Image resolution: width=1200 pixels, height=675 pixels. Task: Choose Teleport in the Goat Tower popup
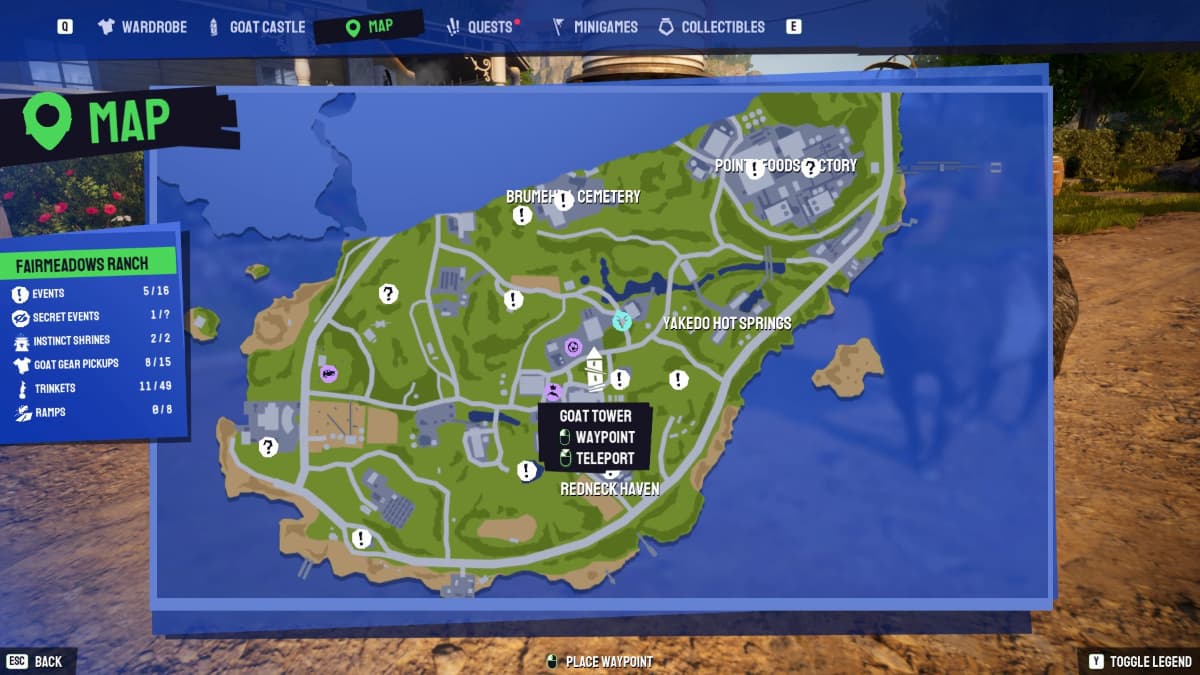click(x=596, y=458)
